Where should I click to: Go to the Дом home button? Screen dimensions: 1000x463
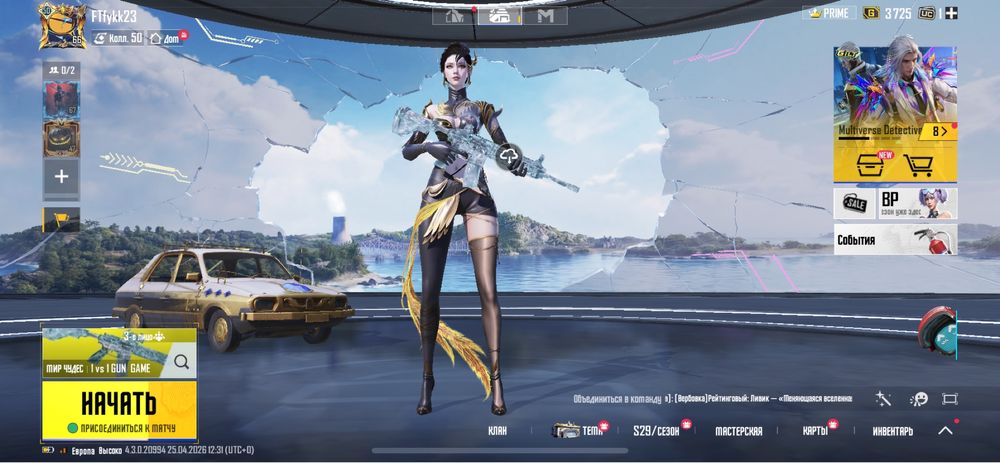click(166, 38)
